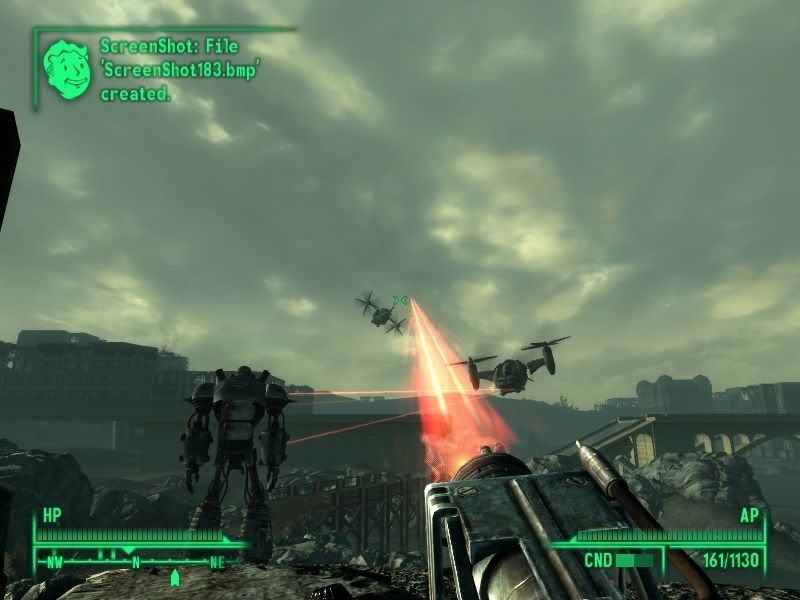Click the Vault Boy notification icon
Viewport: 800px width, 600px height.
[x=66, y=69]
